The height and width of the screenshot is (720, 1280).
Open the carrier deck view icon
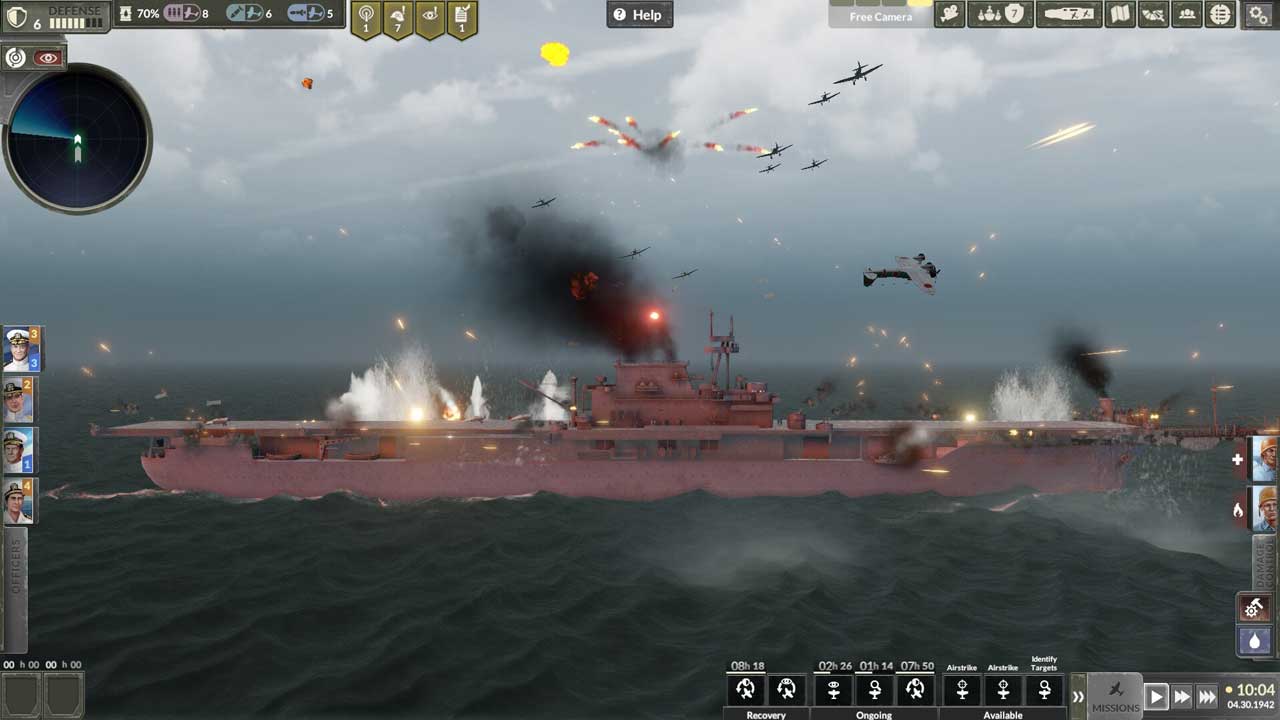(x=1068, y=14)
